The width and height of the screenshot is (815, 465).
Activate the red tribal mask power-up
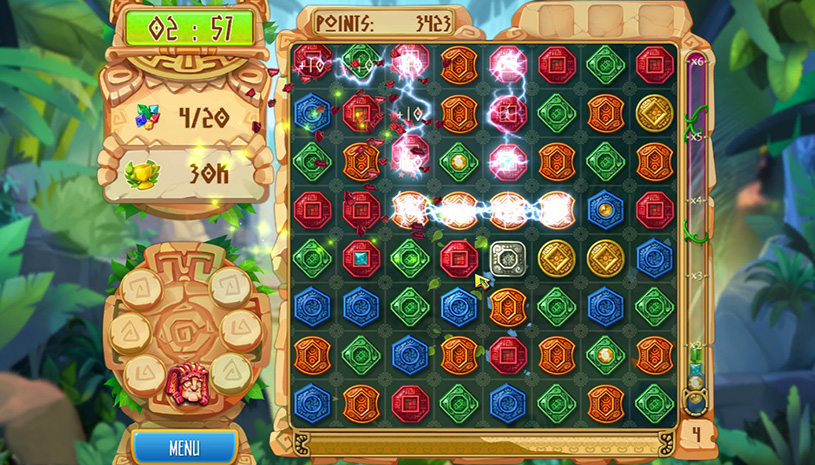pos(185,382)
